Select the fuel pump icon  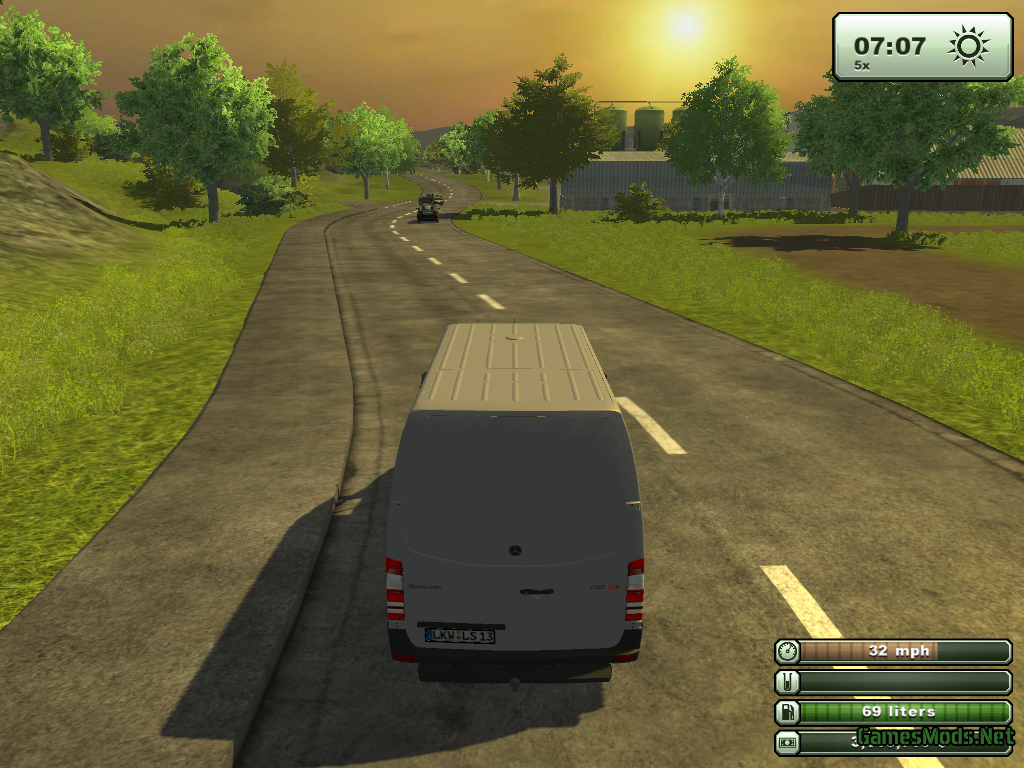pos(787,712)
